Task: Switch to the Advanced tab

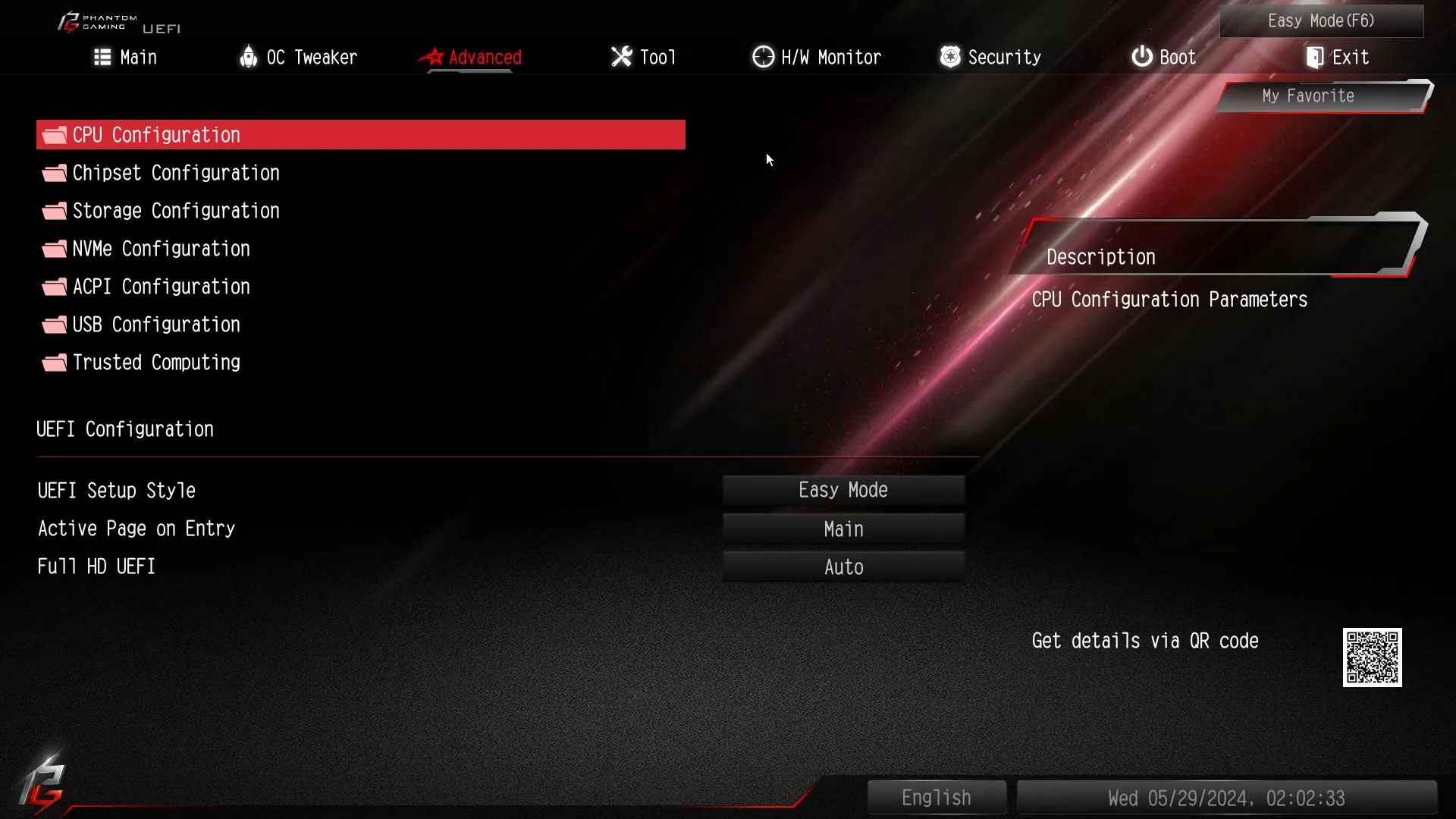Action: (485, 56)
